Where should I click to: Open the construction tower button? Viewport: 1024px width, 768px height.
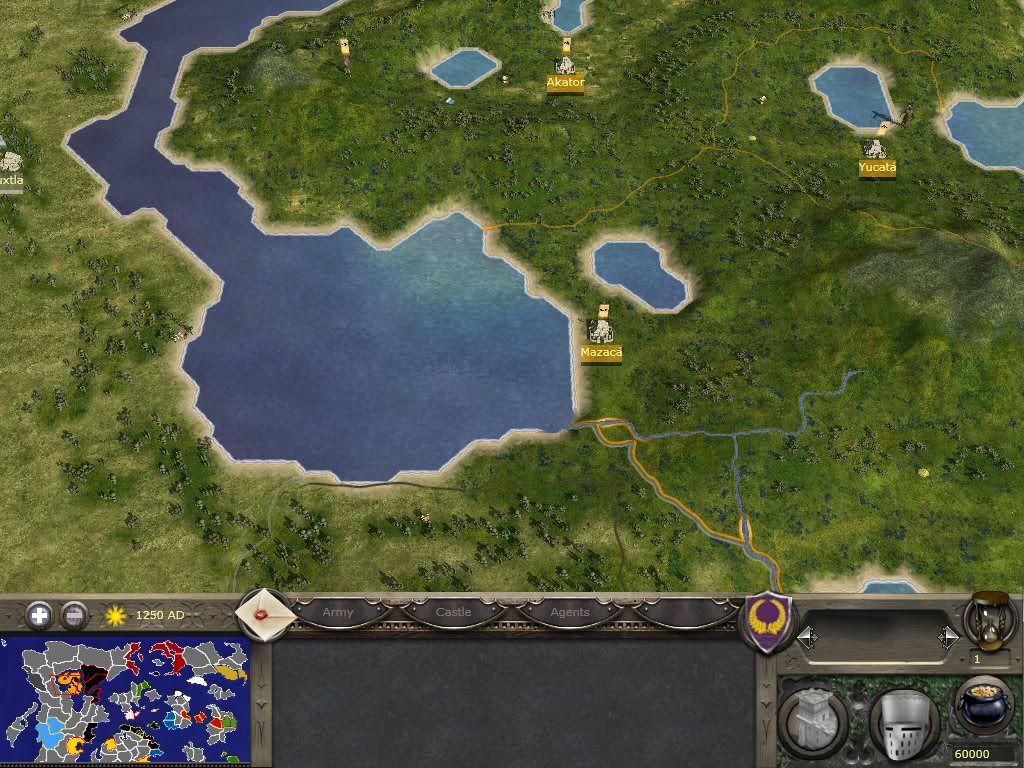[x=813, y=719]
